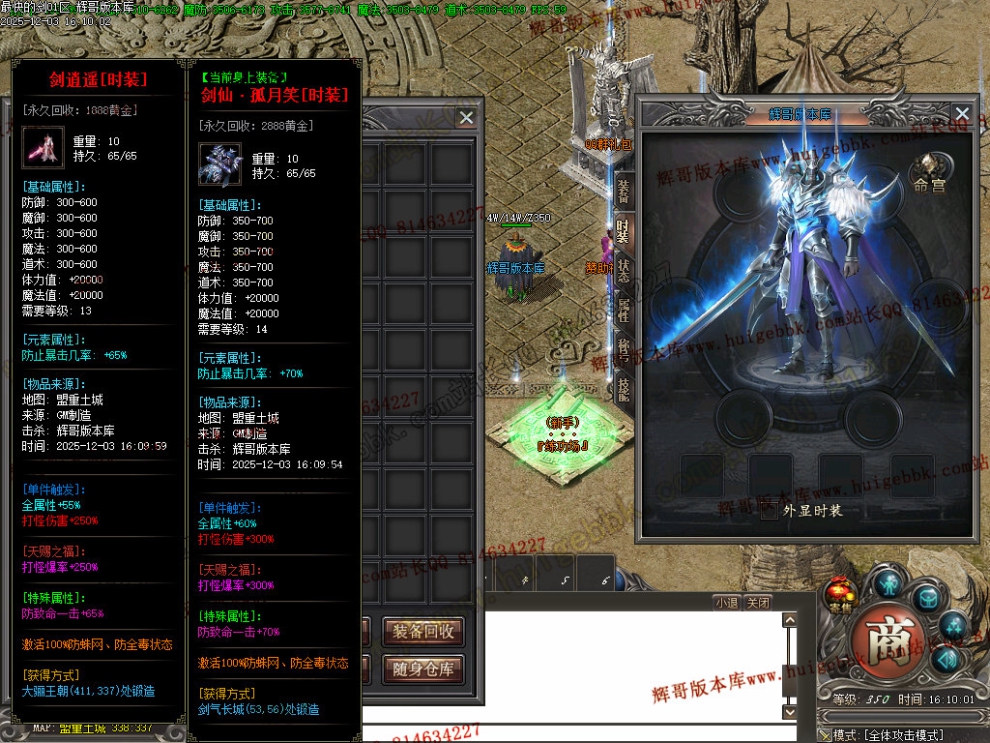Switch to the 装备 equipment tab
Screen dimensions: 990x743
point(622,190)
